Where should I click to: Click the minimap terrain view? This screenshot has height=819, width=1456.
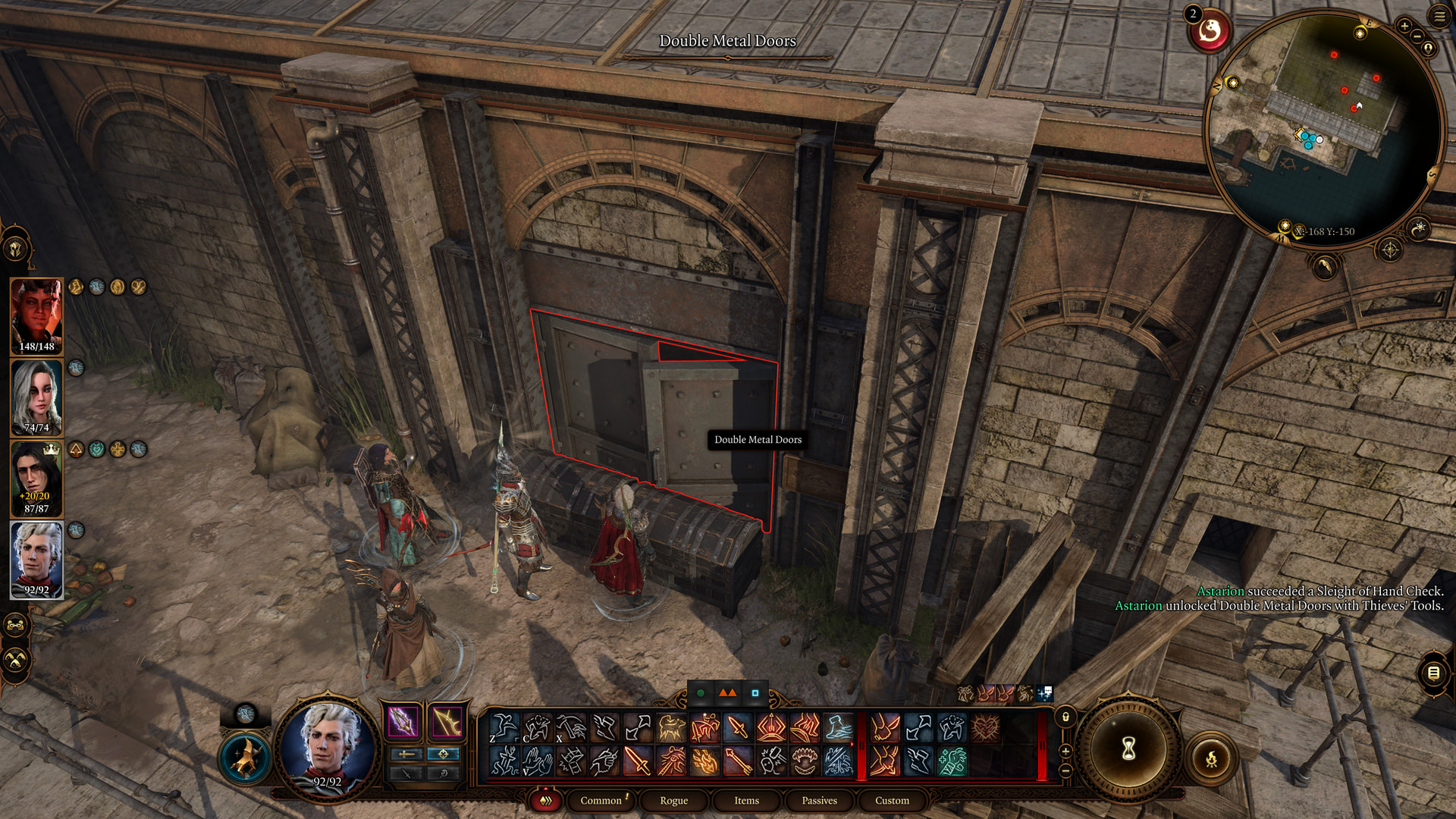pos(1323,129)
